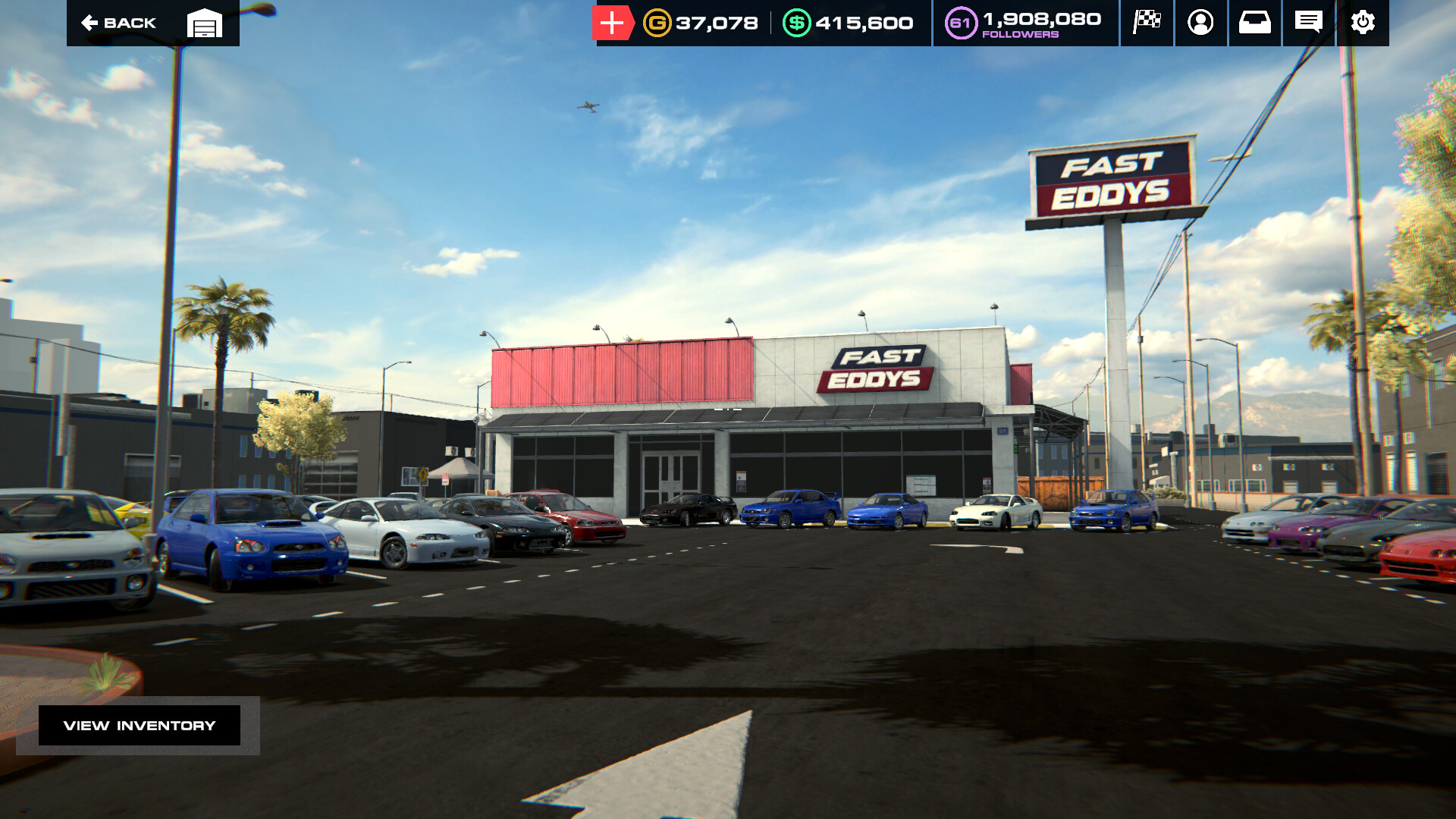The width and height of the screenshot is (1456, 819).
Task: Open the checkered flag races menu
Action: (x=1147, y=23)
